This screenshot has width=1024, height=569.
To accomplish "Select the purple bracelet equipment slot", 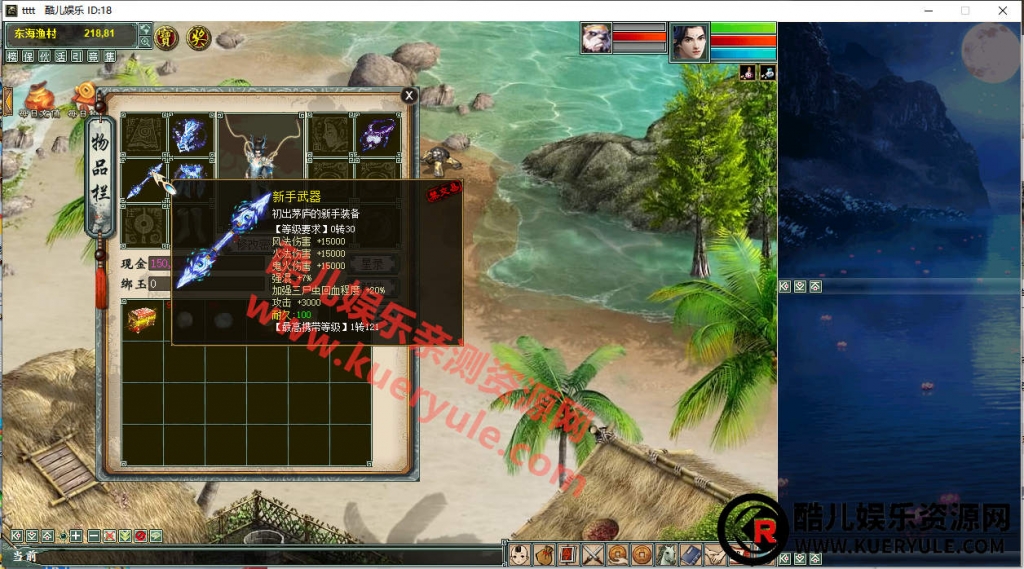I will pyautogui.click(x=379, y=135).
